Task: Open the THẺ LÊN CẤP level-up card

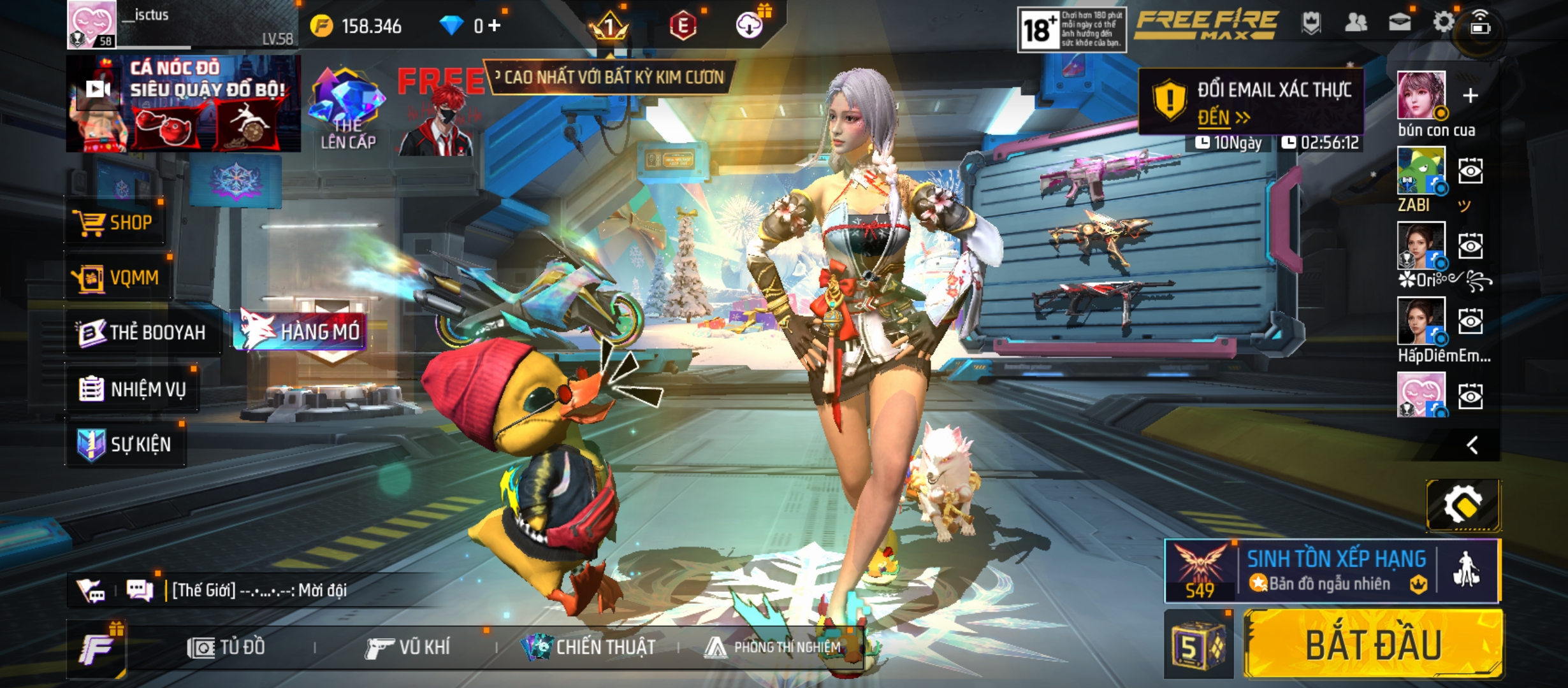Action: (347, 108)
